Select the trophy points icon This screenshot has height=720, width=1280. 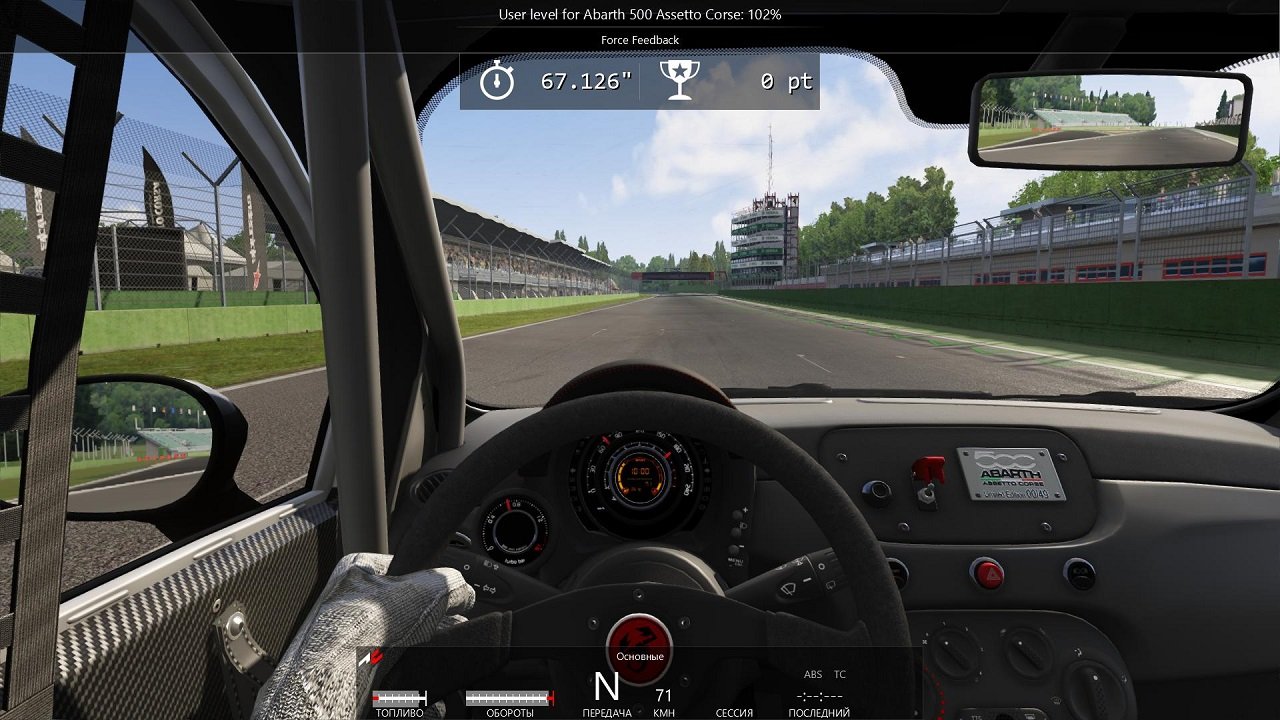pyautogui.click(x=681, y=78)
